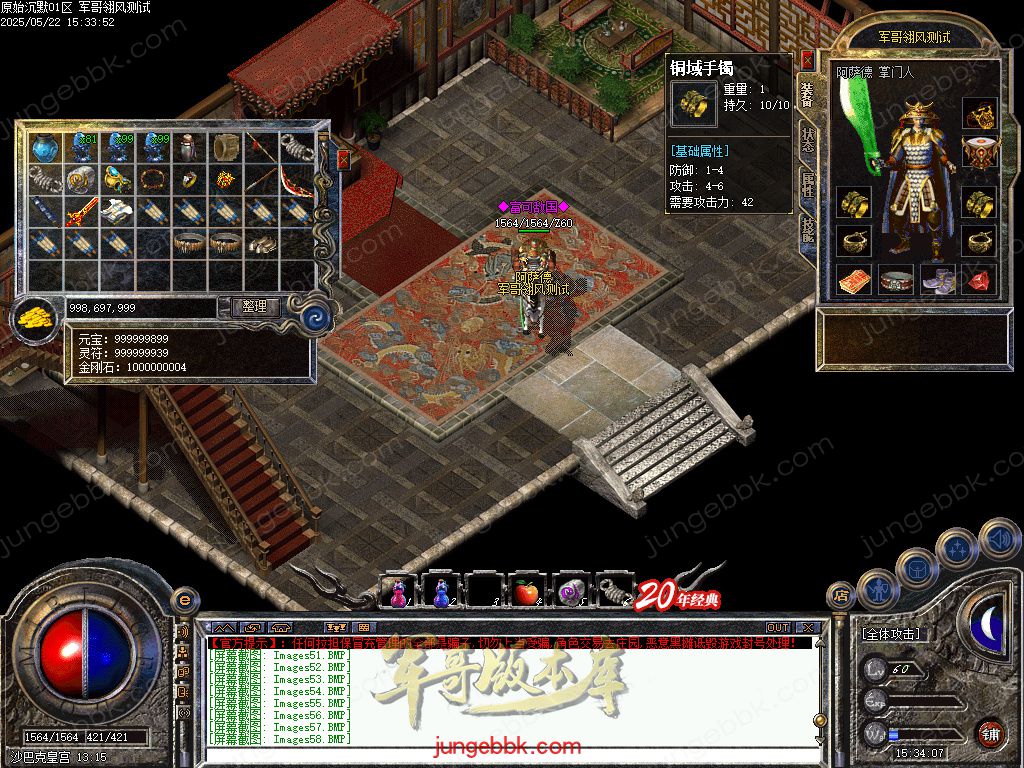Click the 整理 sort button in the bag
This screenshot has height=768, width=1024.
click(255, 307)
